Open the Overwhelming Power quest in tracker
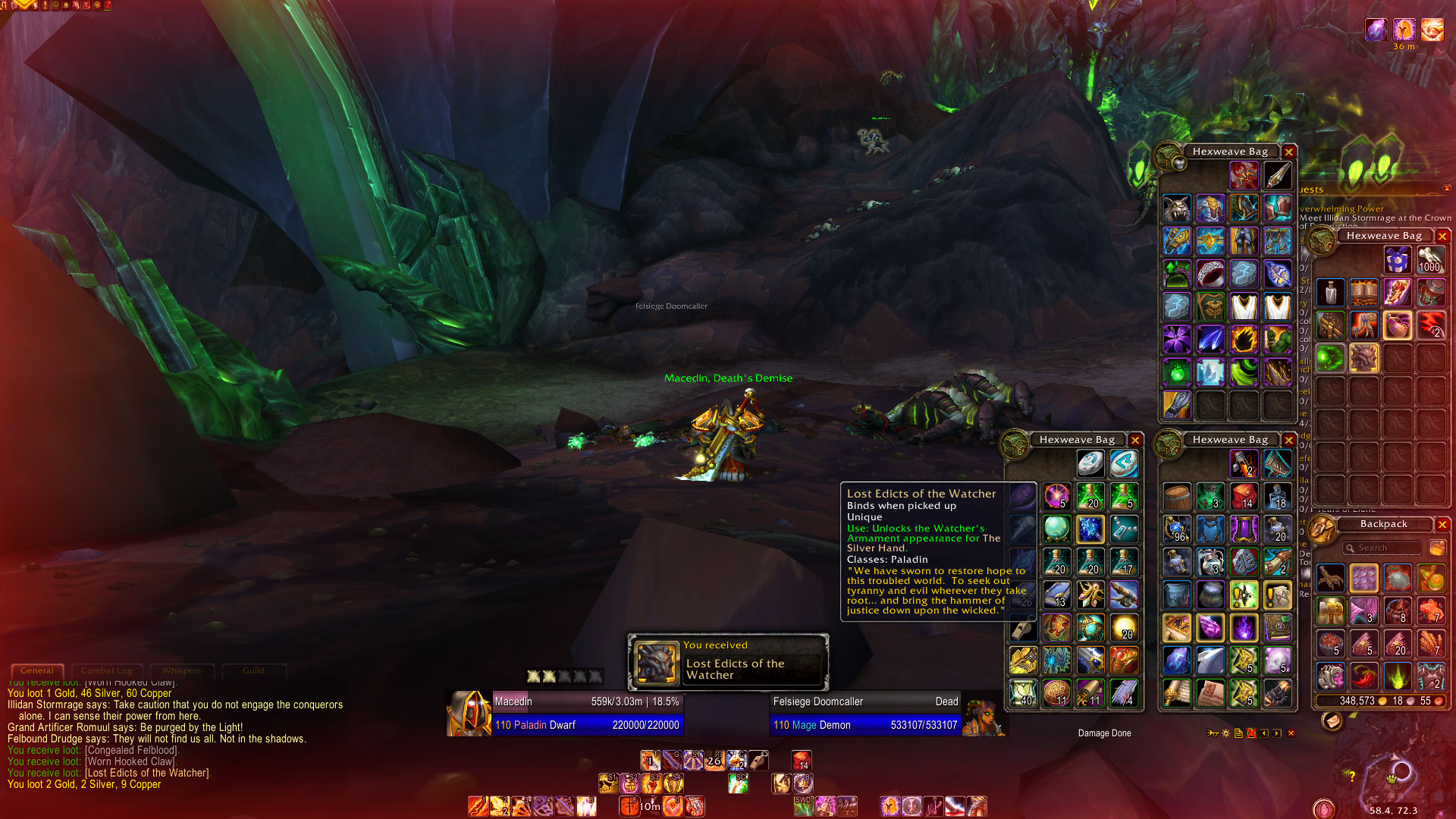The image size is (1456, 819). coord(1341,209)
